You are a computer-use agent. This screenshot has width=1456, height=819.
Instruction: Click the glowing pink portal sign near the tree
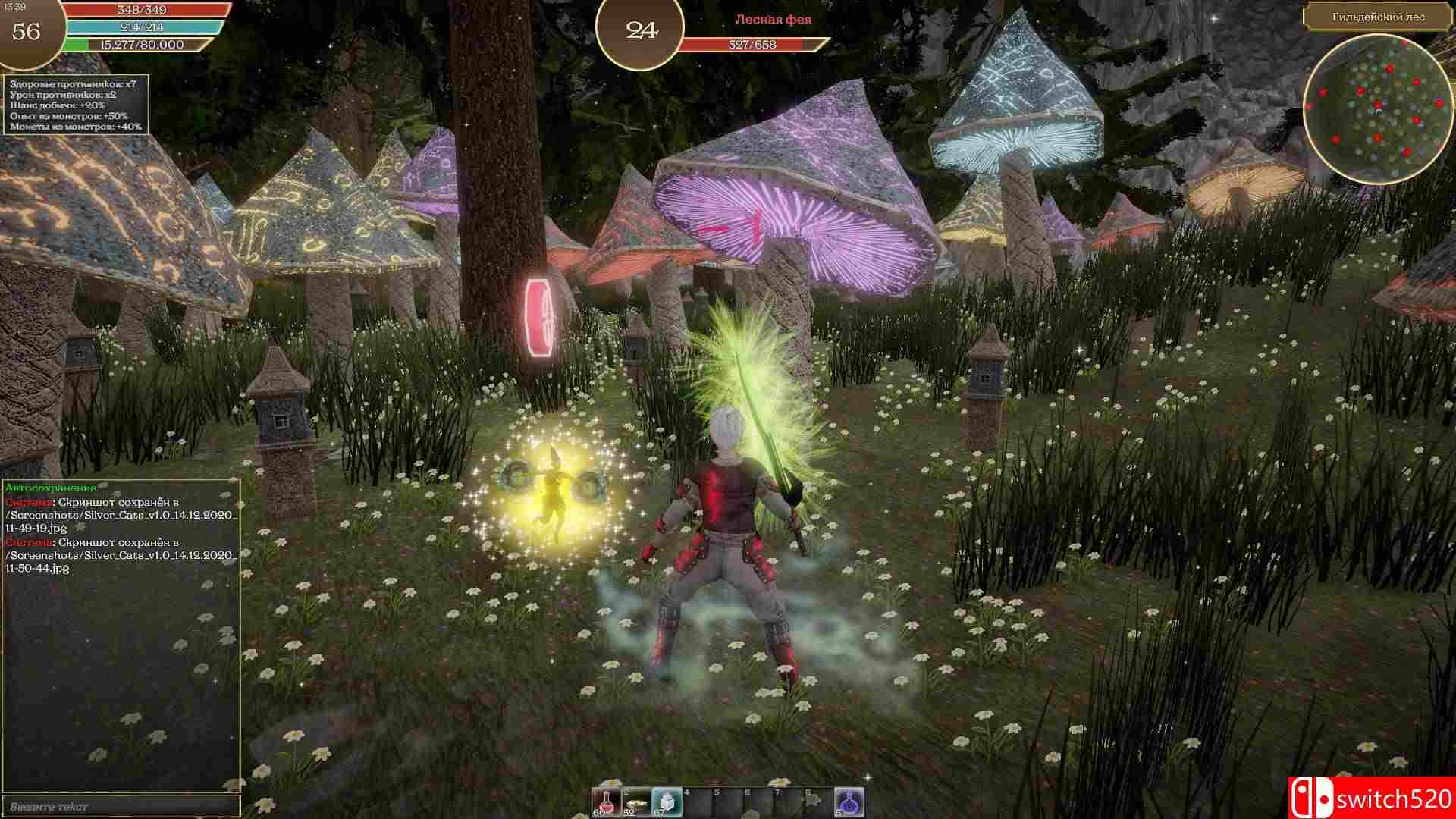click(x=541, y=317)
